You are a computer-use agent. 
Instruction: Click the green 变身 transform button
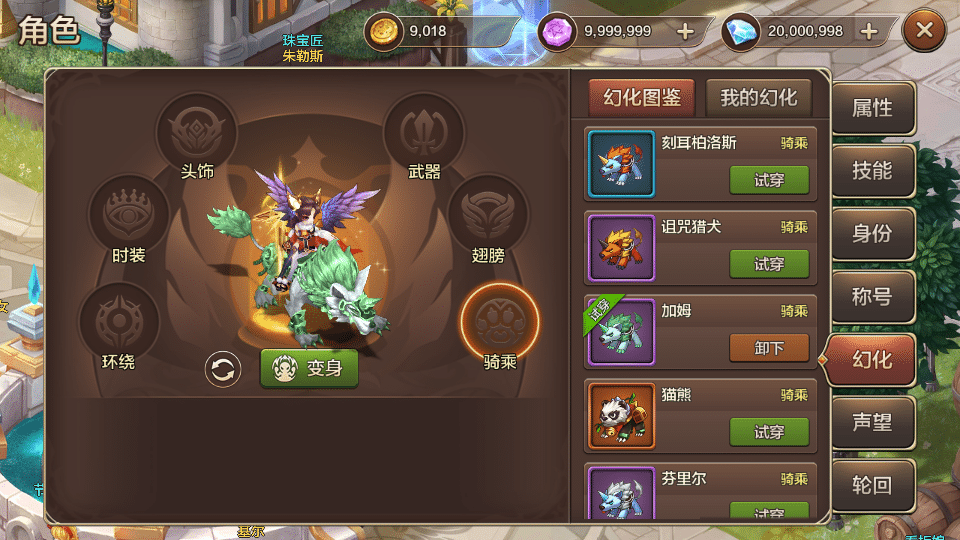pos(309,368)
